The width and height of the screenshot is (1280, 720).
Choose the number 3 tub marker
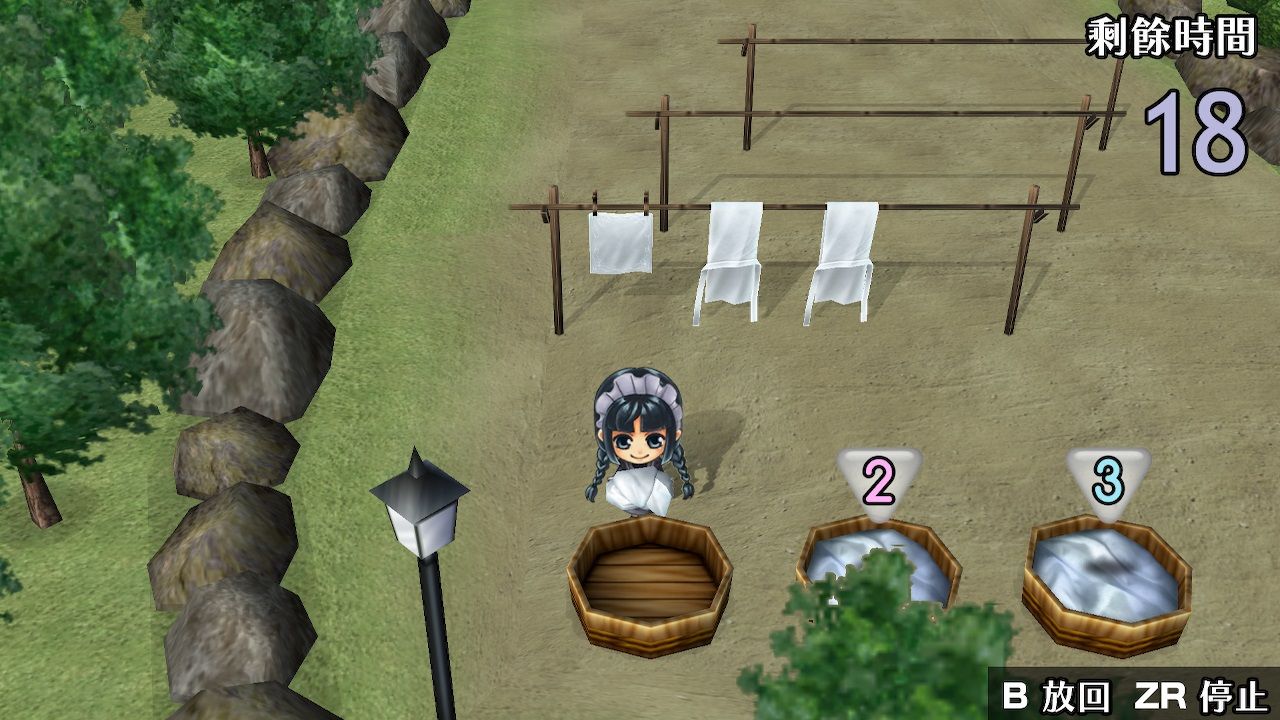1107,483
